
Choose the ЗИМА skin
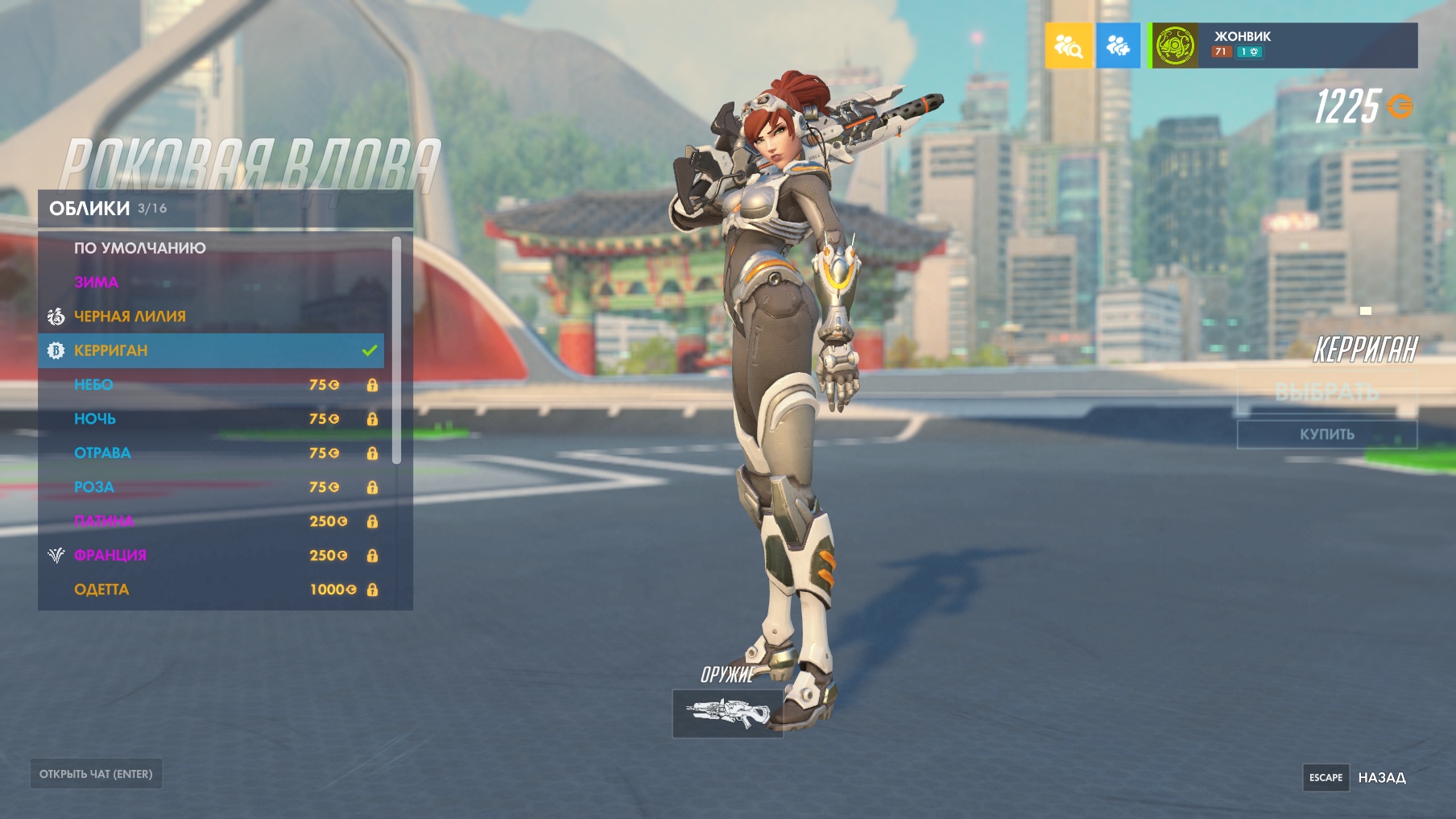(x=211, y=283)
